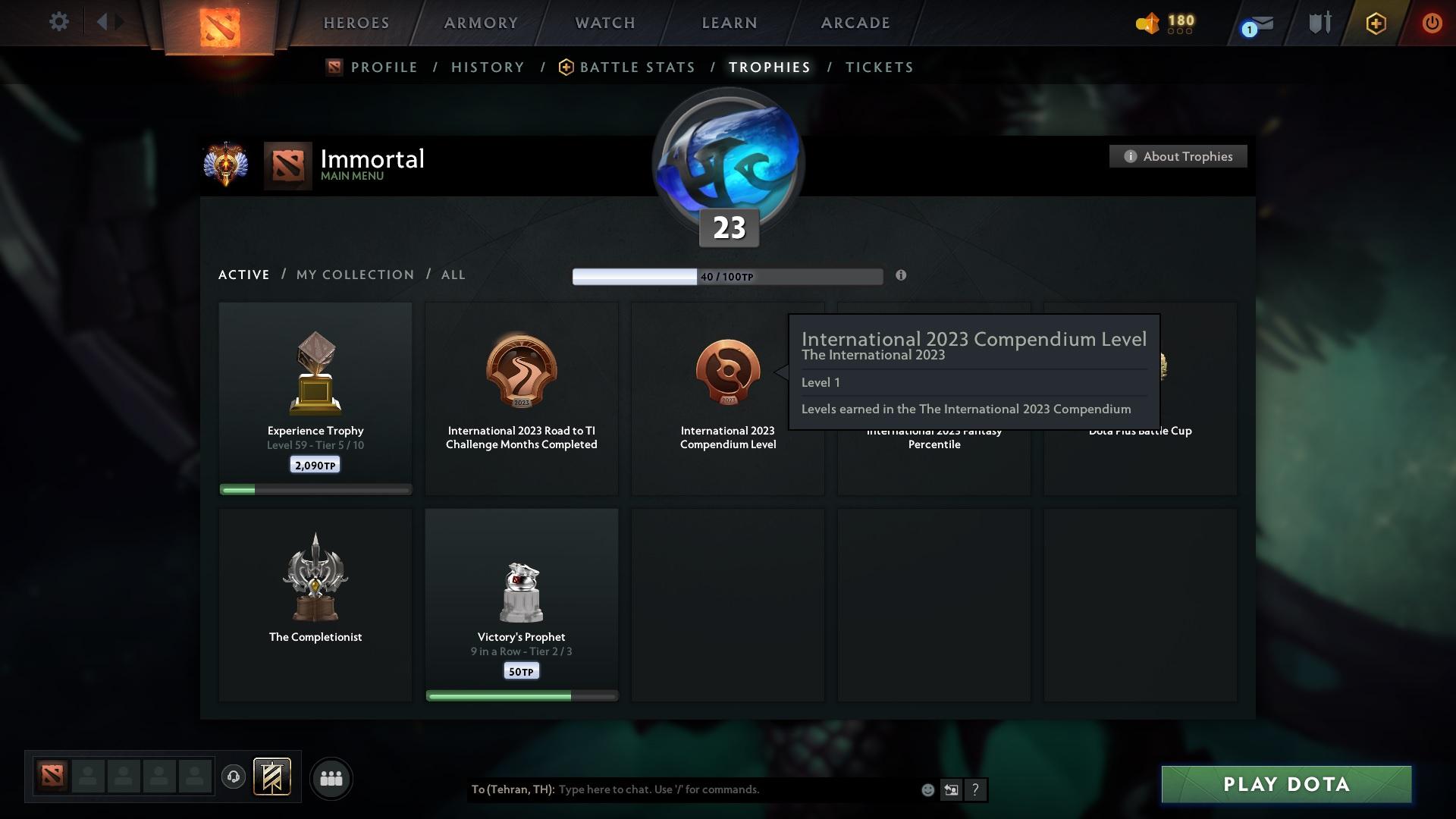Click the About Trophies button
Image resolution: width=1456 pixels, height=819 pixels.
(1178, 156)
